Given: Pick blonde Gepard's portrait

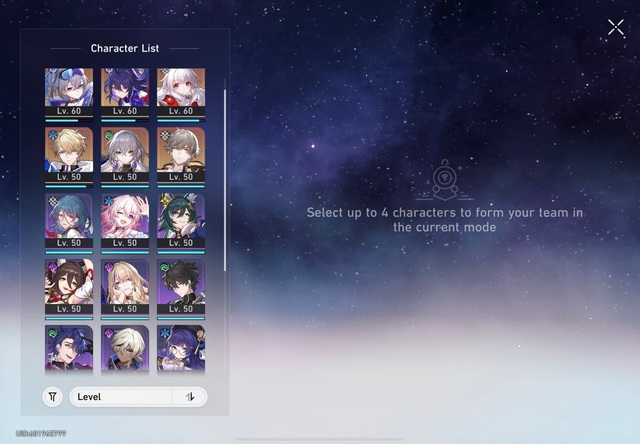Looking at the screenshot, I should 69,152.
